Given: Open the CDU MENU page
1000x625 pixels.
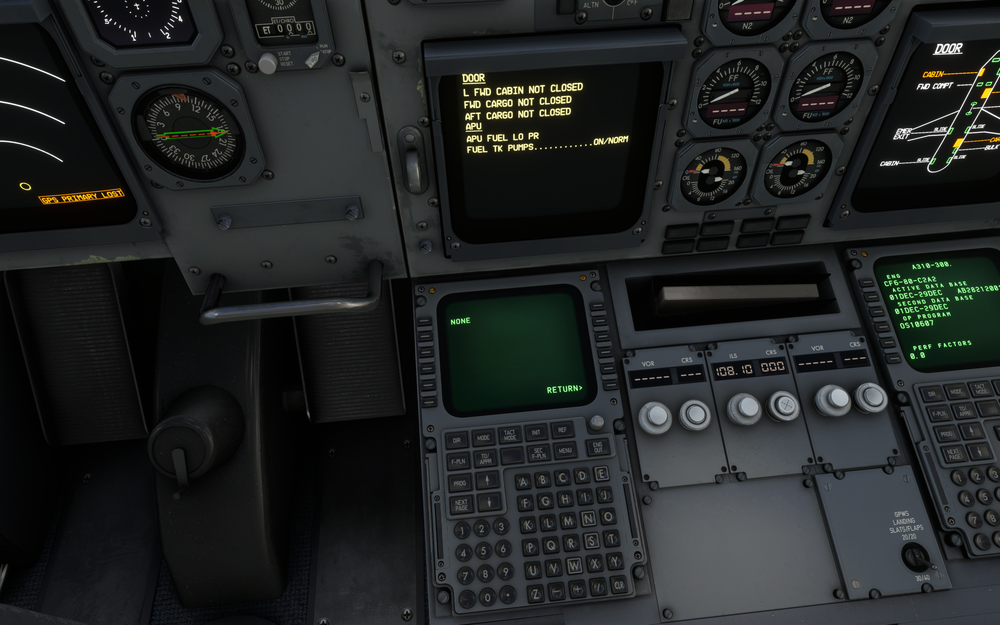Looking at the screenshot, I should point(567,451).
